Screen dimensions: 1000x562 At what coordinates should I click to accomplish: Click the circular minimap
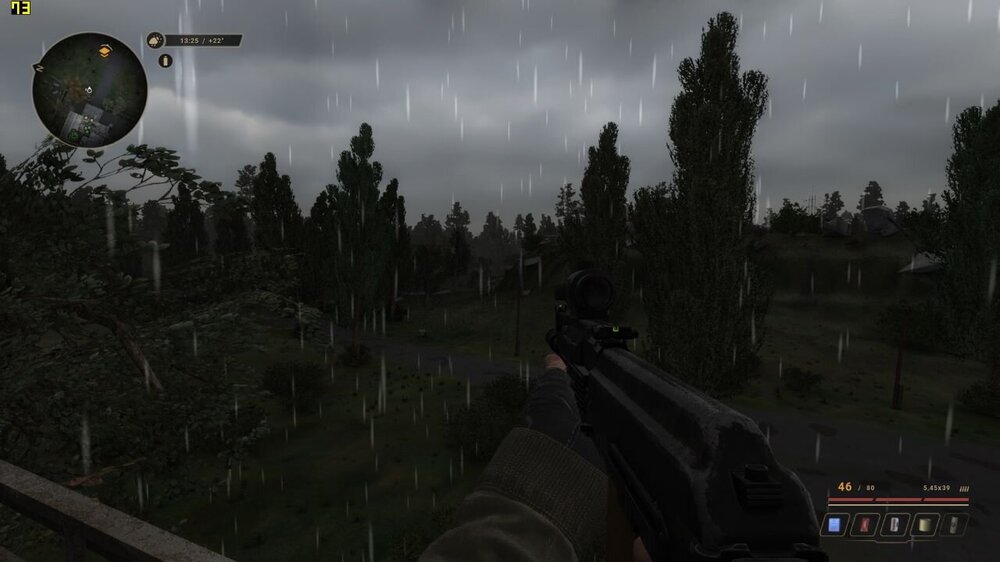(90, 90)
